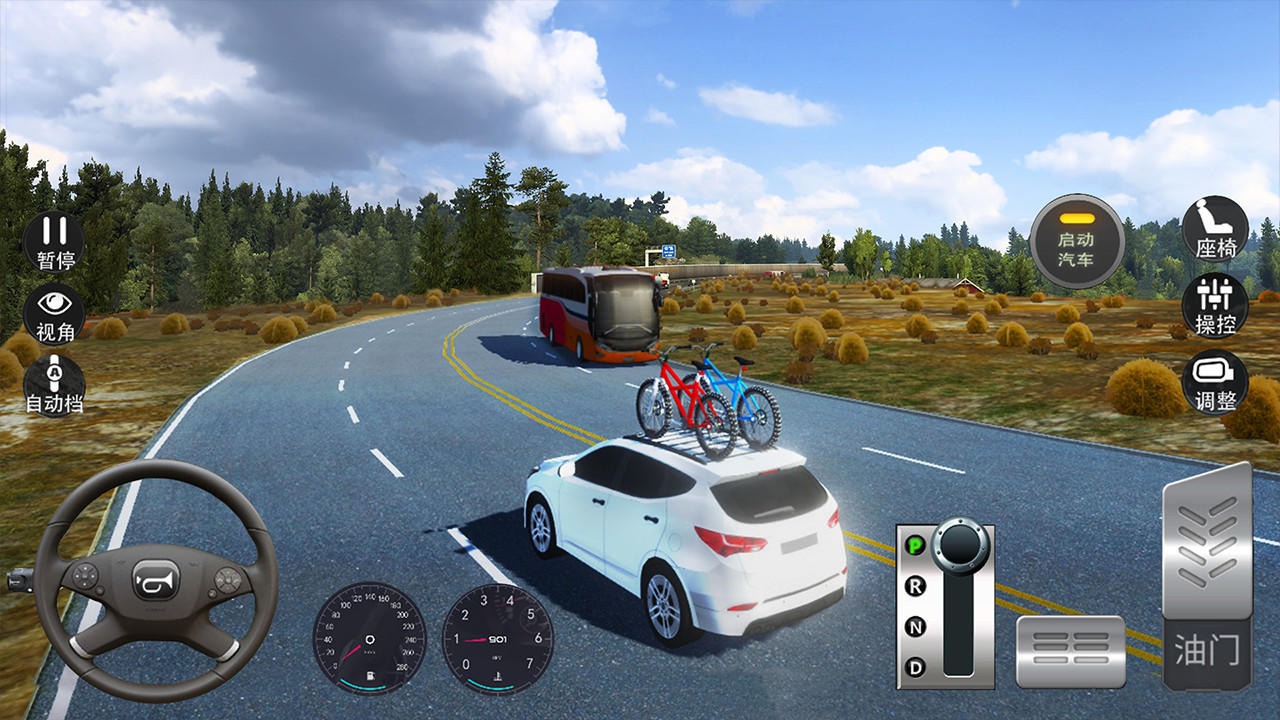Click the turn signal stalk beside steering wheel
Image resolution: width=1280 pixels, height=720 pixels.
pyautogui.click(x=22, y=578)
